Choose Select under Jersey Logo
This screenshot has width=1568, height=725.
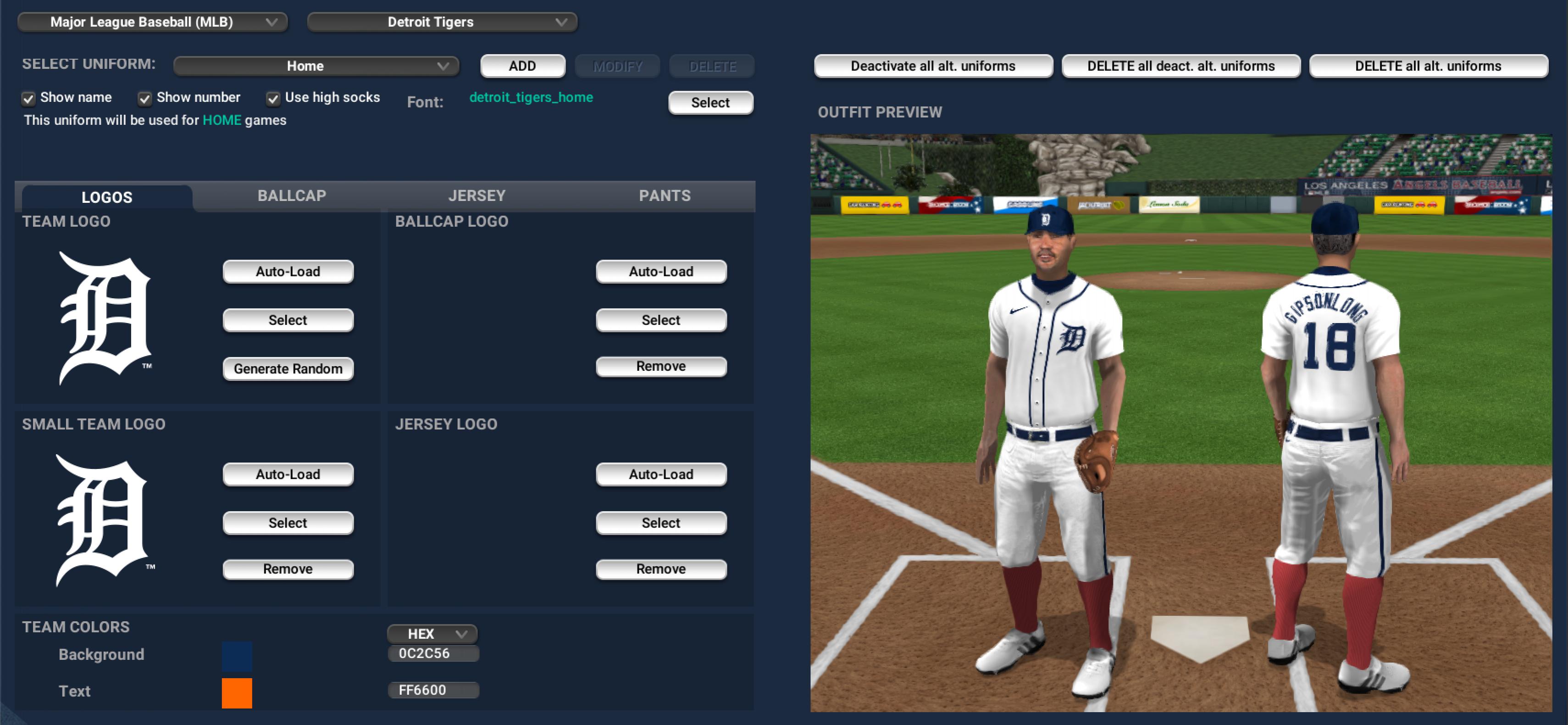pos(660,523)
